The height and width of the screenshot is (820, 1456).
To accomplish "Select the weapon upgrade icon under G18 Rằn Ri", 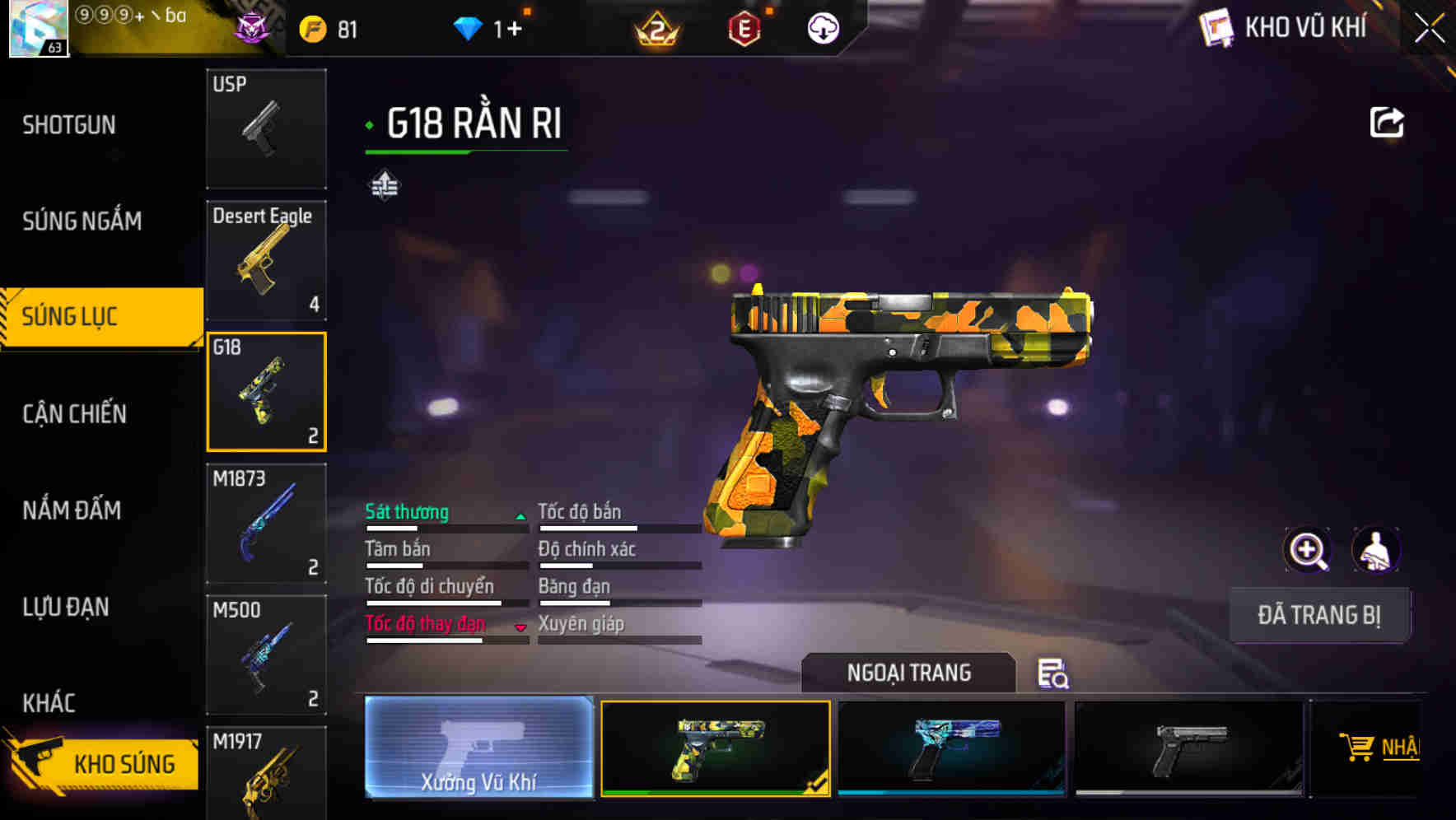I will click(384, 185).
